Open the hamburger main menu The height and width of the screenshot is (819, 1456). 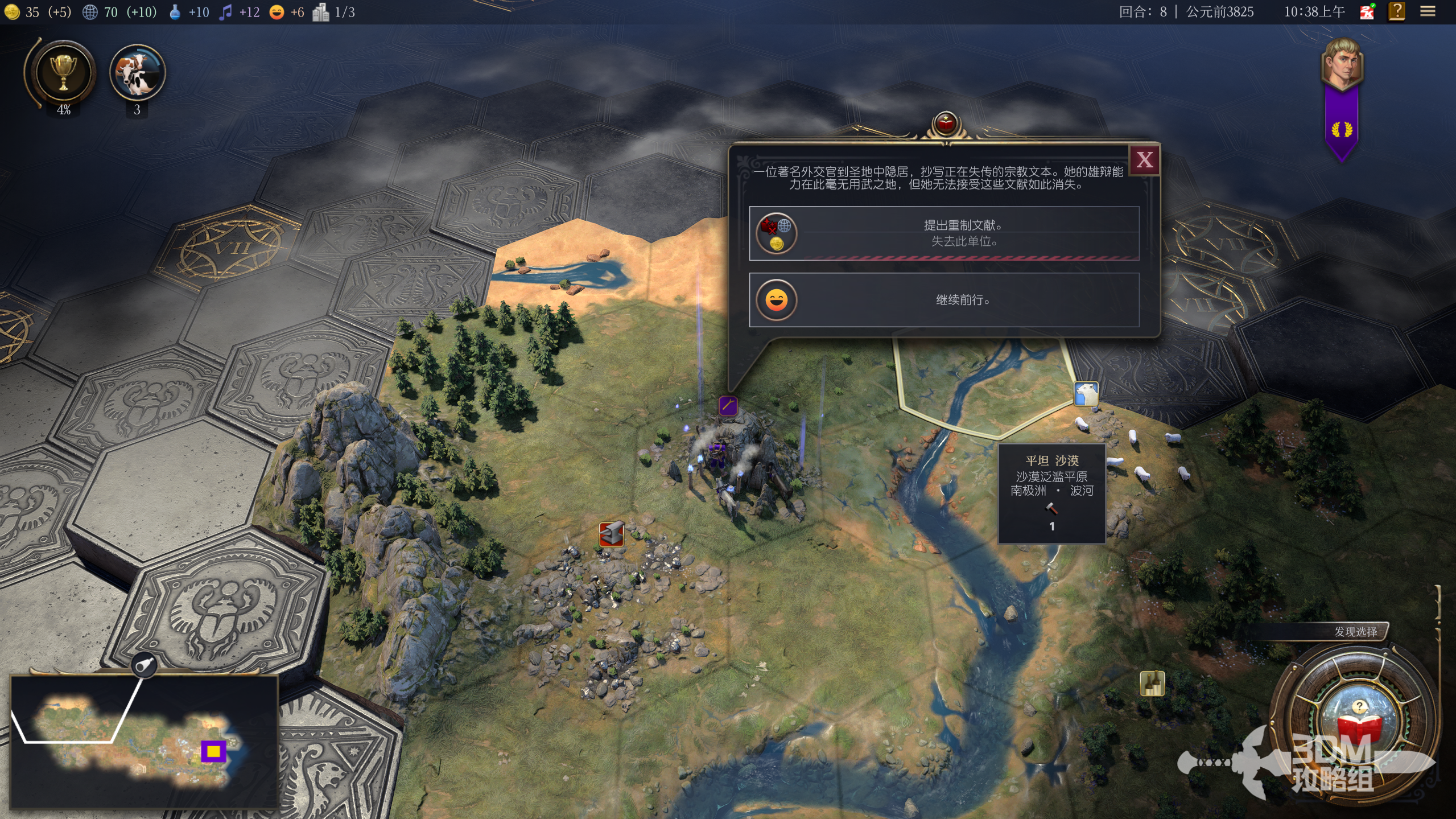pos(1428,11)
